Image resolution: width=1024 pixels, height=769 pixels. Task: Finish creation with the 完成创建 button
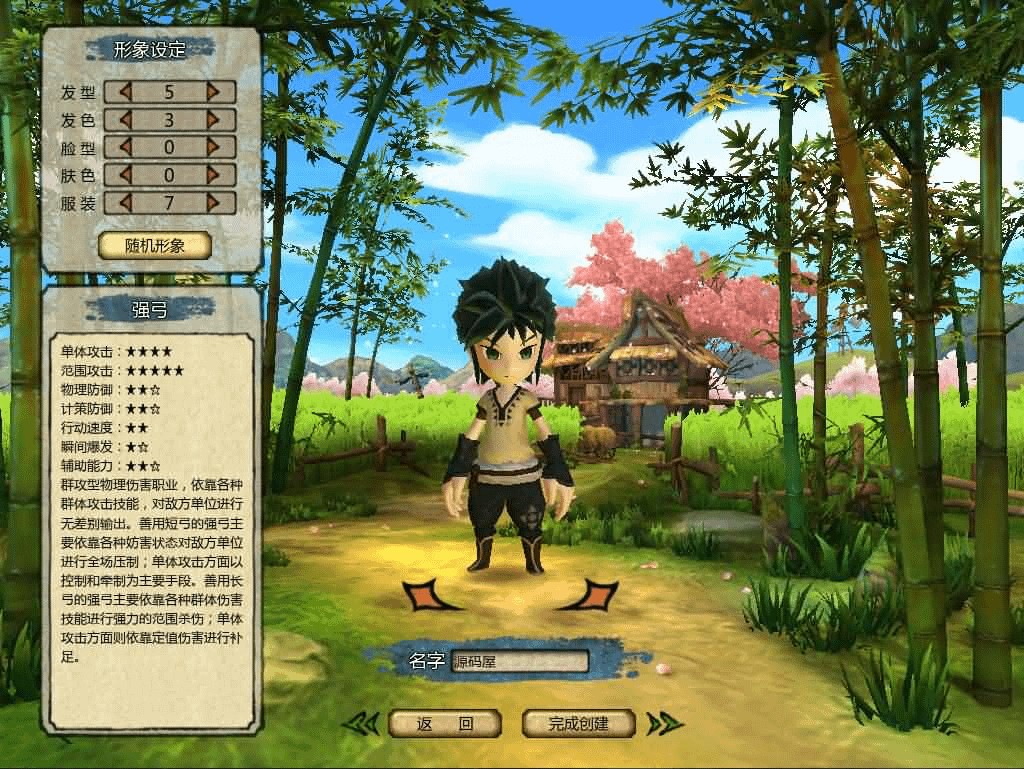579,723
